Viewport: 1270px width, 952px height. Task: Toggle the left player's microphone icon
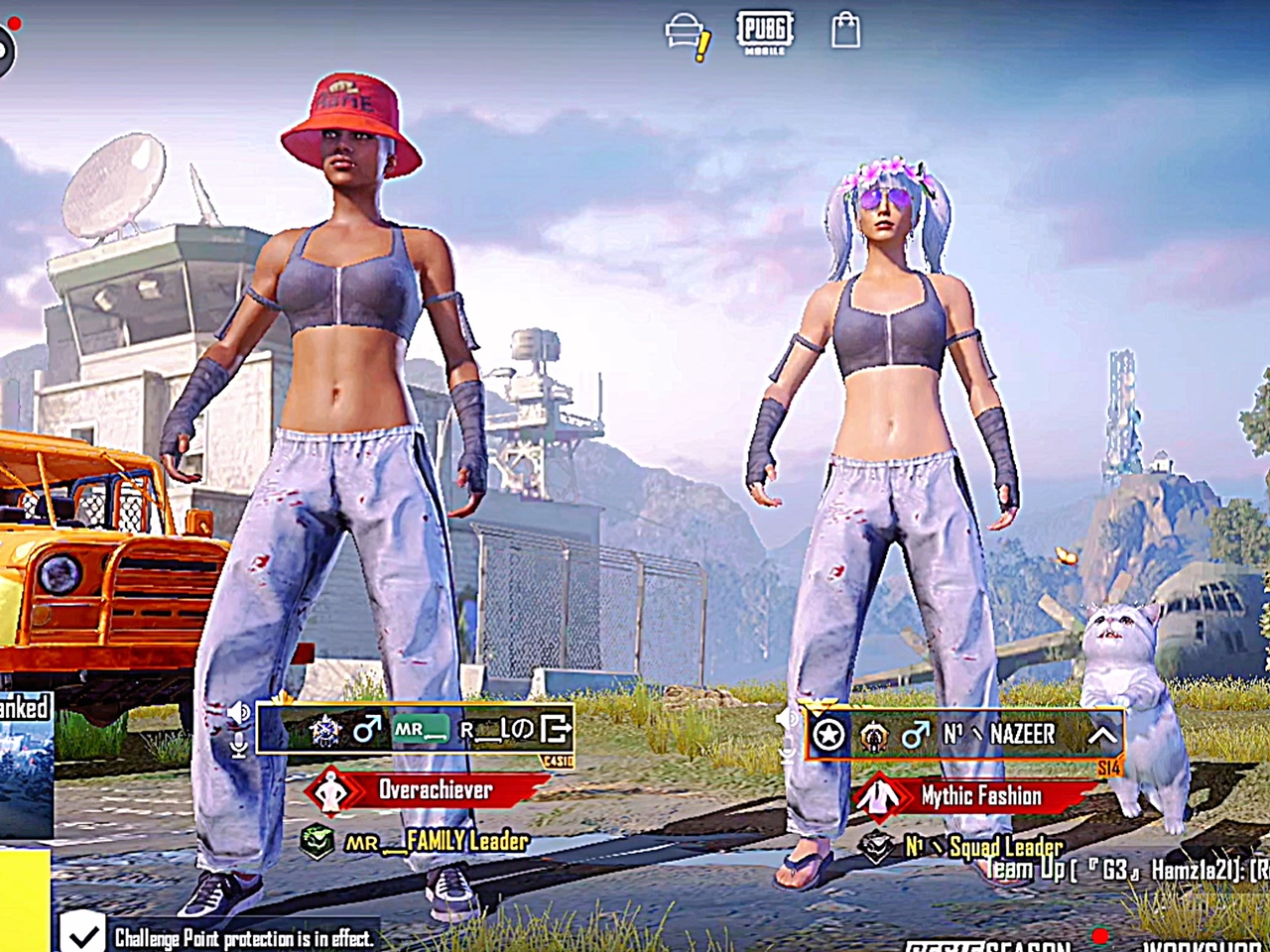click(239, 745)
